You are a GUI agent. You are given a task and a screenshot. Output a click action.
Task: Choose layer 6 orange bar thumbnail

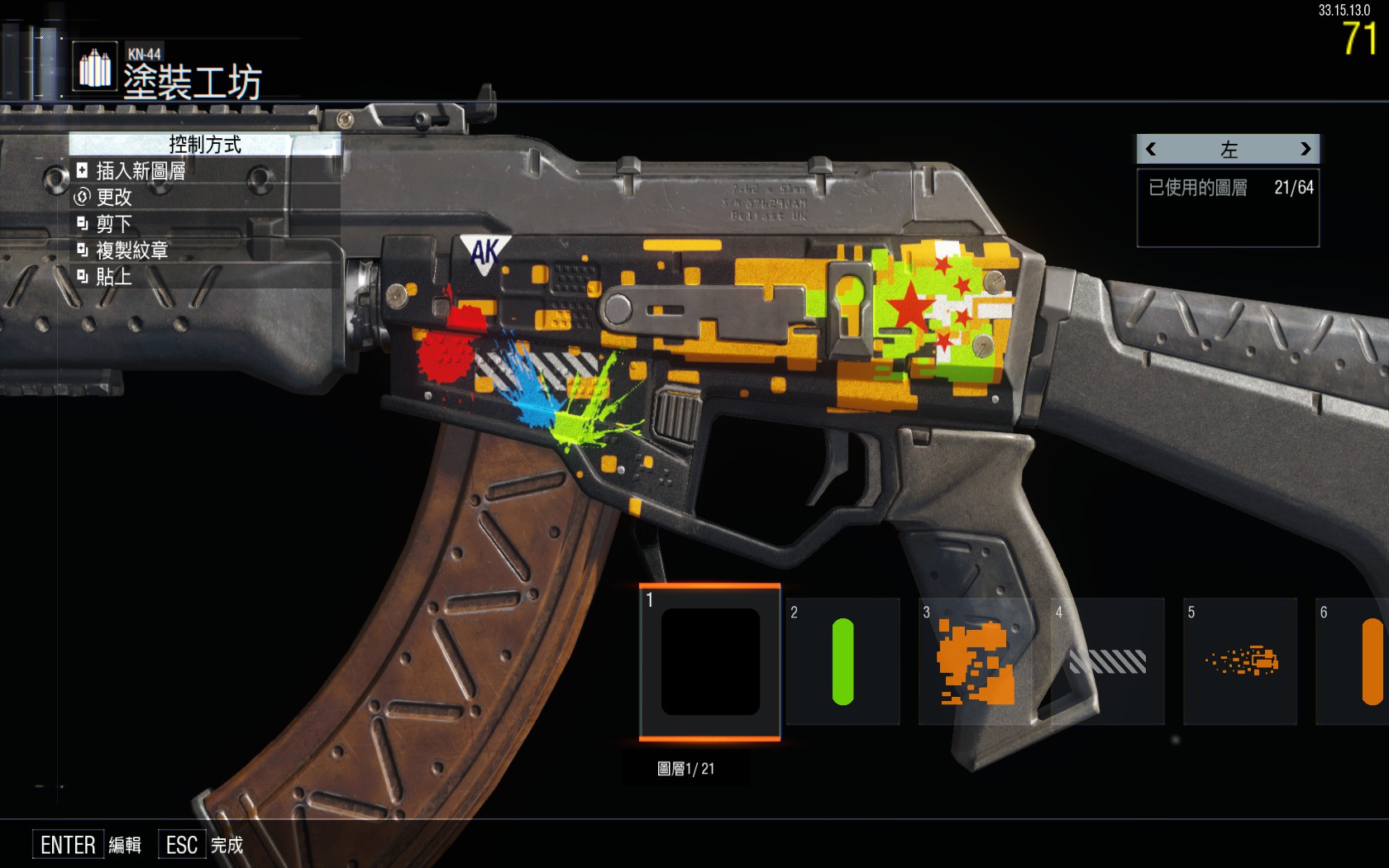coord(1356,662)
